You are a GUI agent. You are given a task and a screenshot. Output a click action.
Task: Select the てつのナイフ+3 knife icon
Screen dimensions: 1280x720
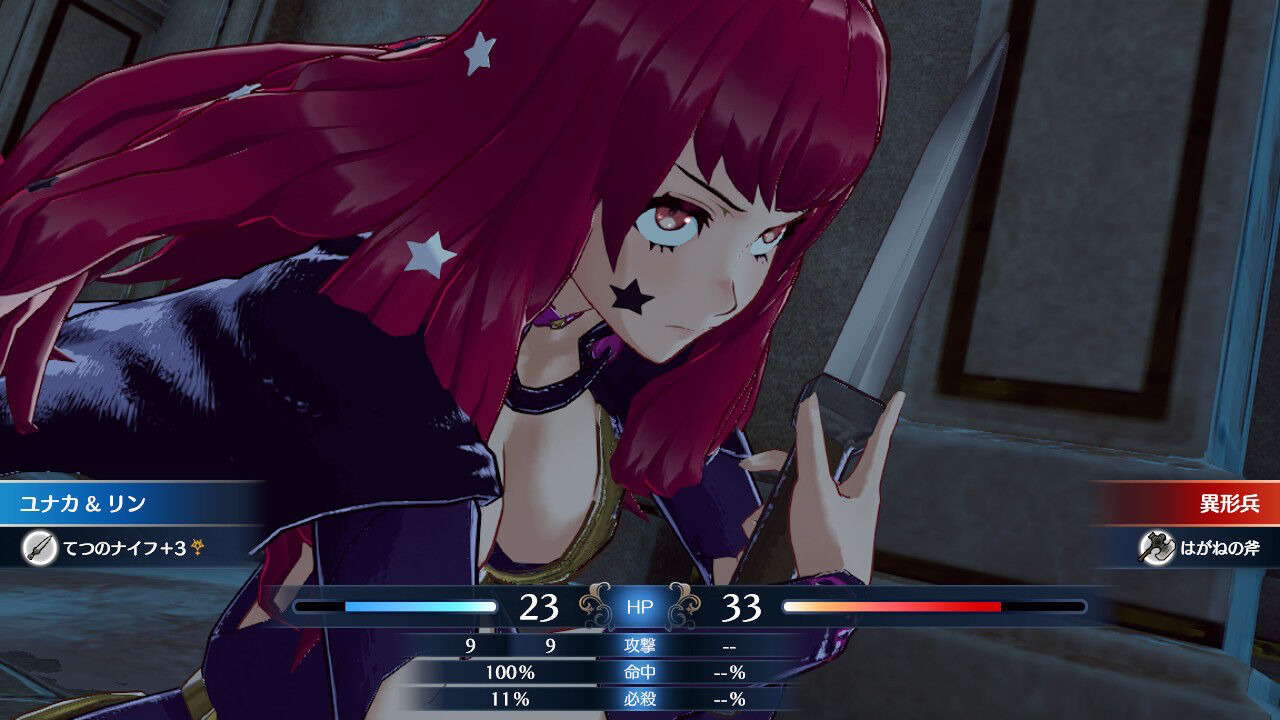40,548
